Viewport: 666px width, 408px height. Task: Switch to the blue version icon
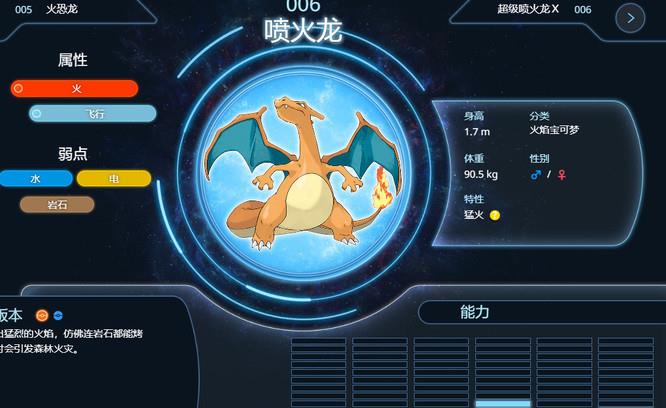click(57, 315)
